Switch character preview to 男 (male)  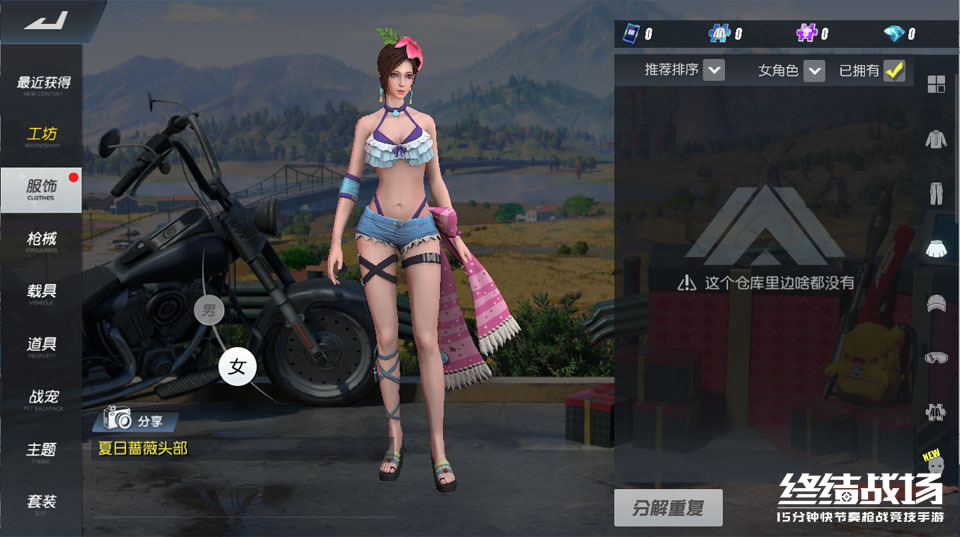coord(208,310)
